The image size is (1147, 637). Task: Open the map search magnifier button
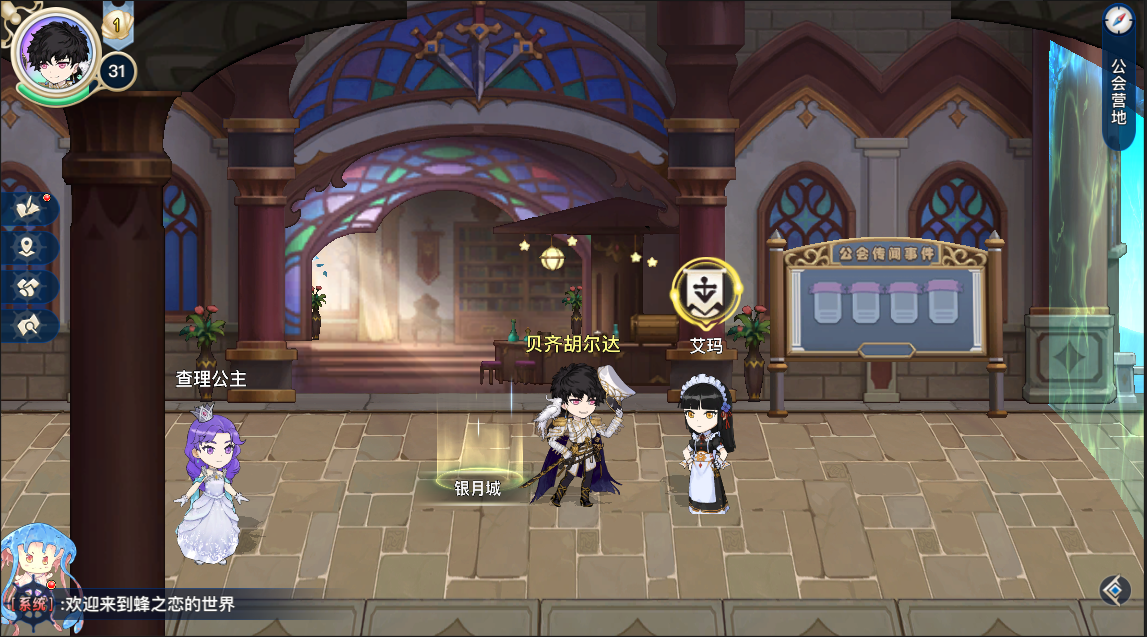[30, 324]
